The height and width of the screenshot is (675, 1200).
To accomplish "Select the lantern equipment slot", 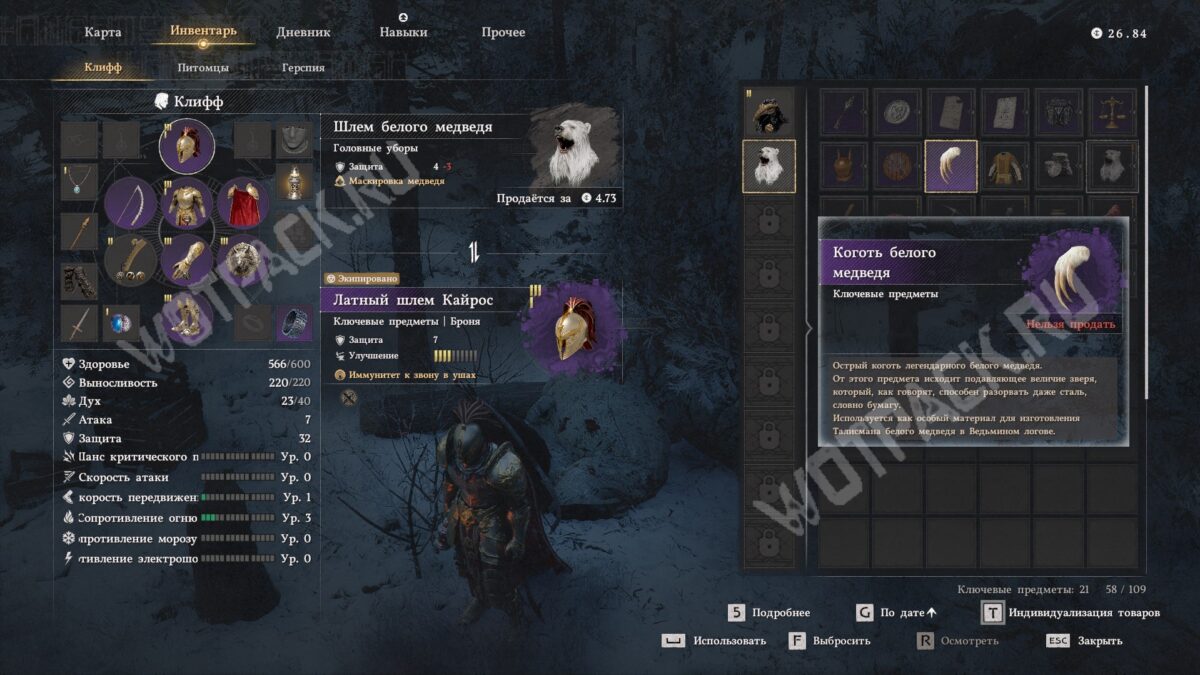I will 292,182.
